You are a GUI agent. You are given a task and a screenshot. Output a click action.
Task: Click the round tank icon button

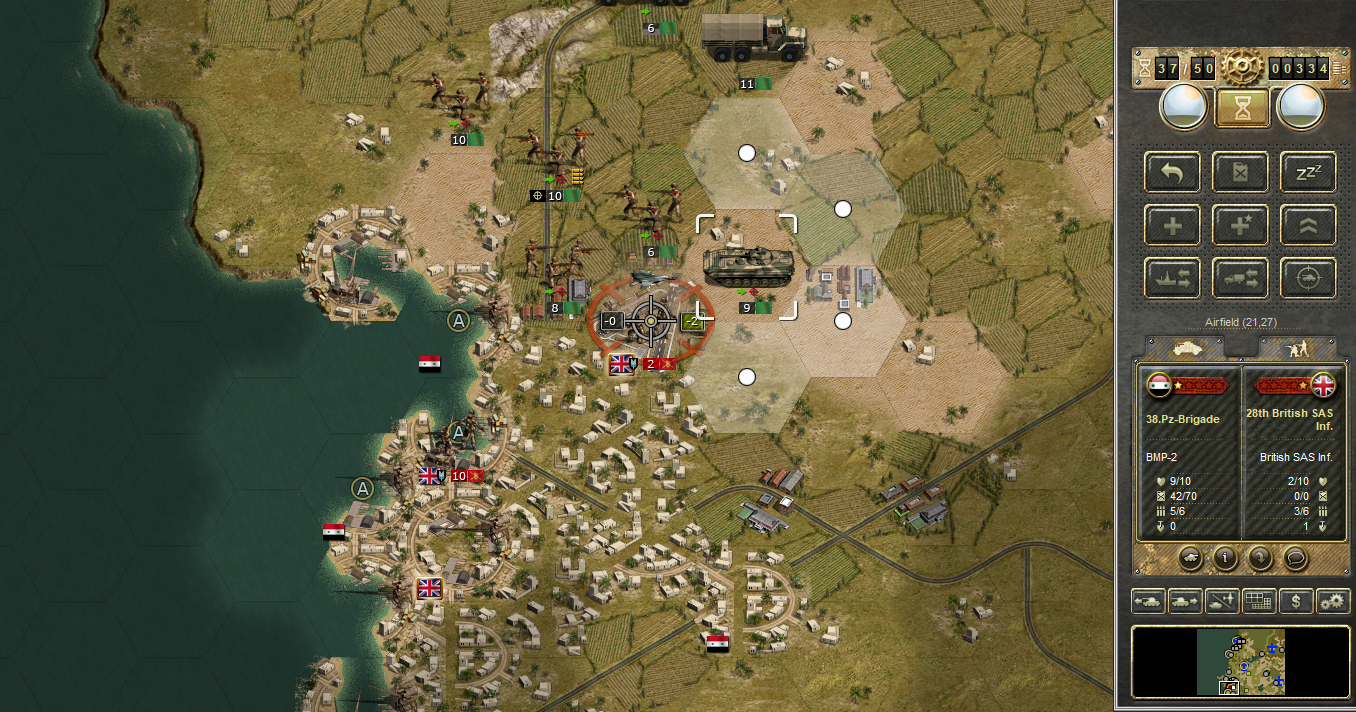[1189, 558]
